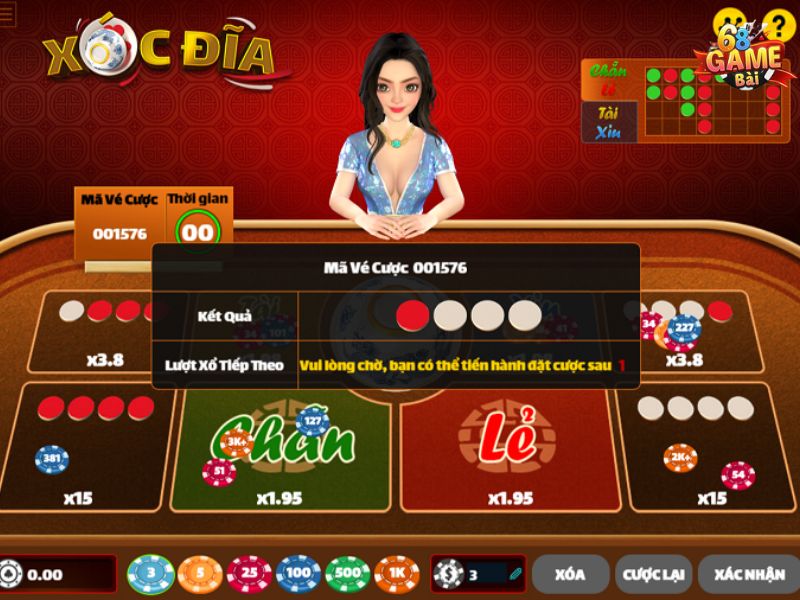Viewport: 800px width, 600px height.
Task: Switch history to Tài Xỉu tab
Action: coord(609,122)
